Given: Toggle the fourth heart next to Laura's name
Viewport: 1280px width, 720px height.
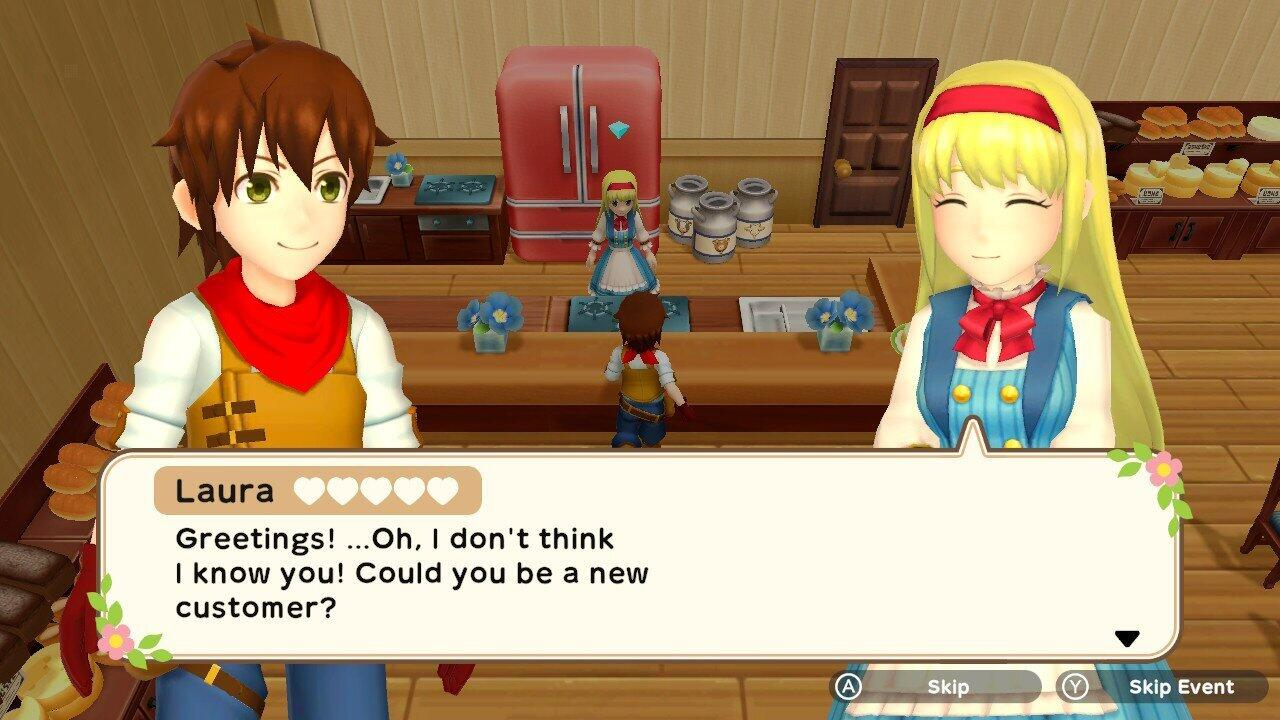Looking at the screenshot, I should [x=408, y=490].
